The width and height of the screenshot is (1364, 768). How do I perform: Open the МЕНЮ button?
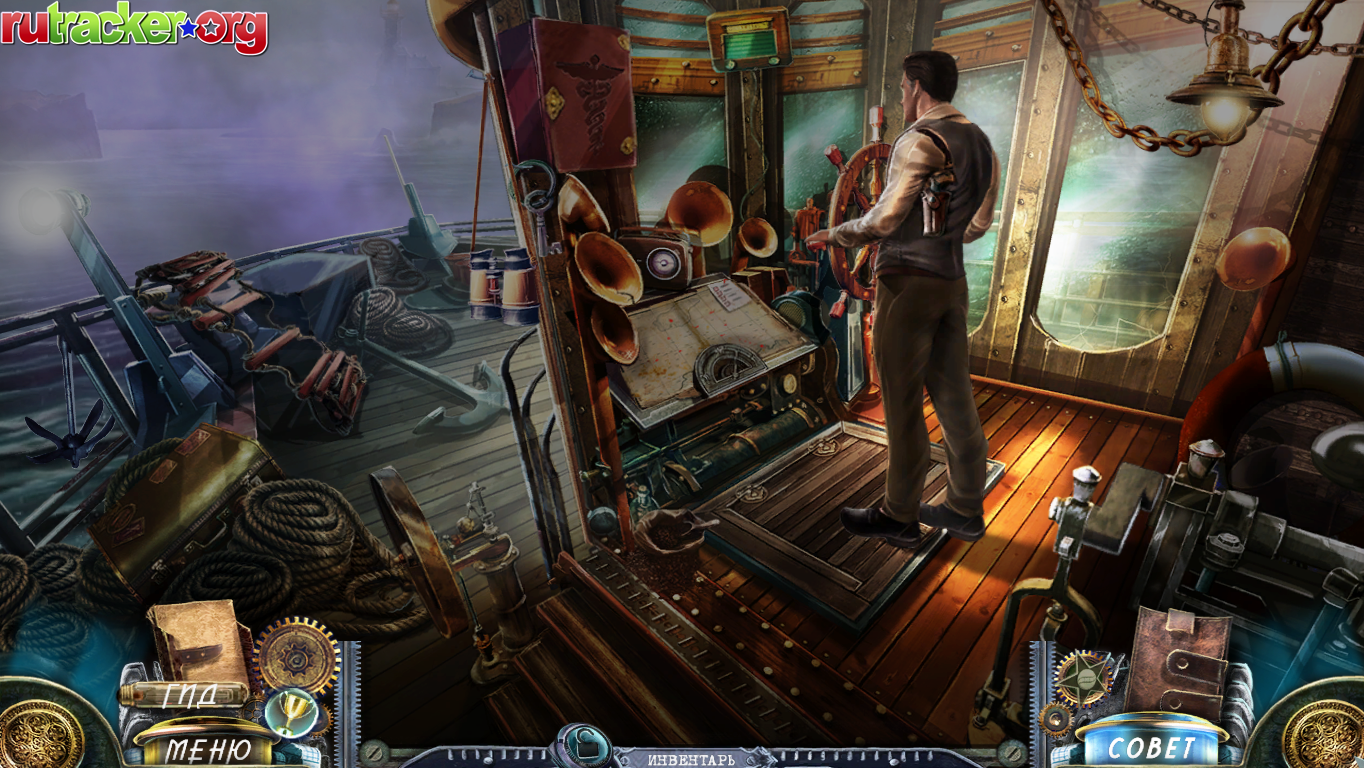click(x=208, y=748)
